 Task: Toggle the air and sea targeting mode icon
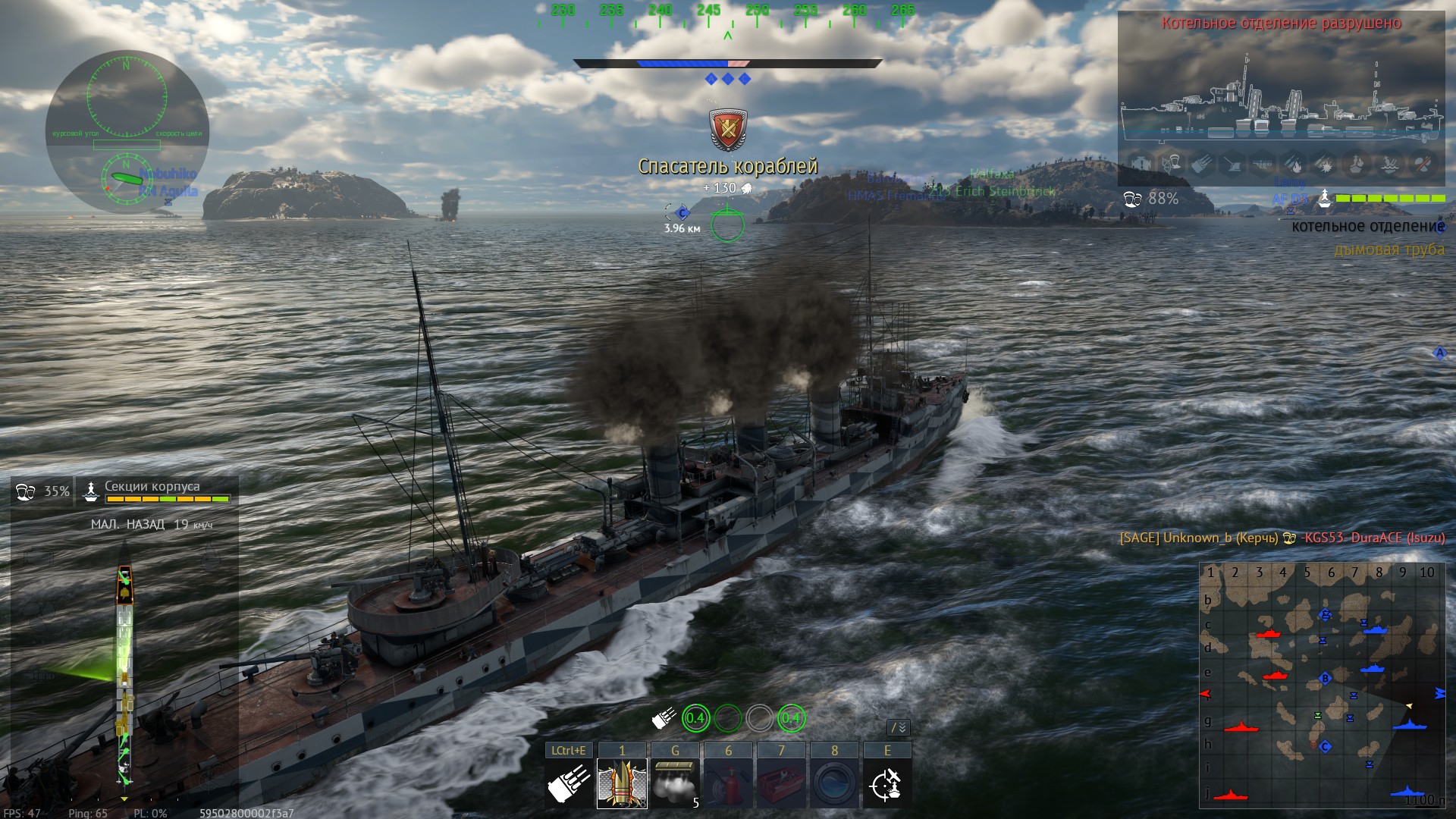887,784
